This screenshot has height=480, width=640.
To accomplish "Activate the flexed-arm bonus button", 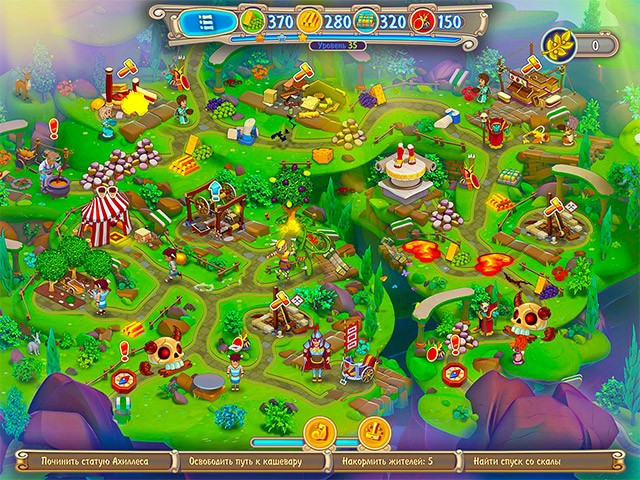I will (320, 432).
